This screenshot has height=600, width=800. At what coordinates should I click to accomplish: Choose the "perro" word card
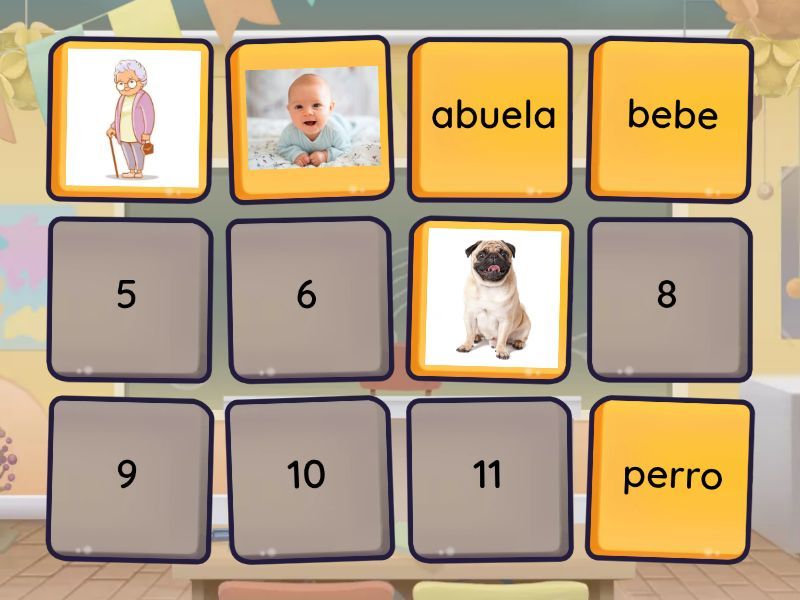[671, 476]
